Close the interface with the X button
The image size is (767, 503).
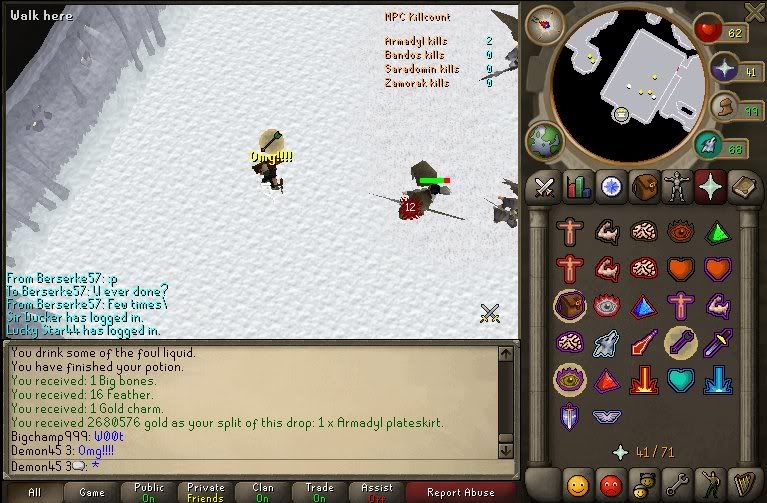(x=754, y=11)
